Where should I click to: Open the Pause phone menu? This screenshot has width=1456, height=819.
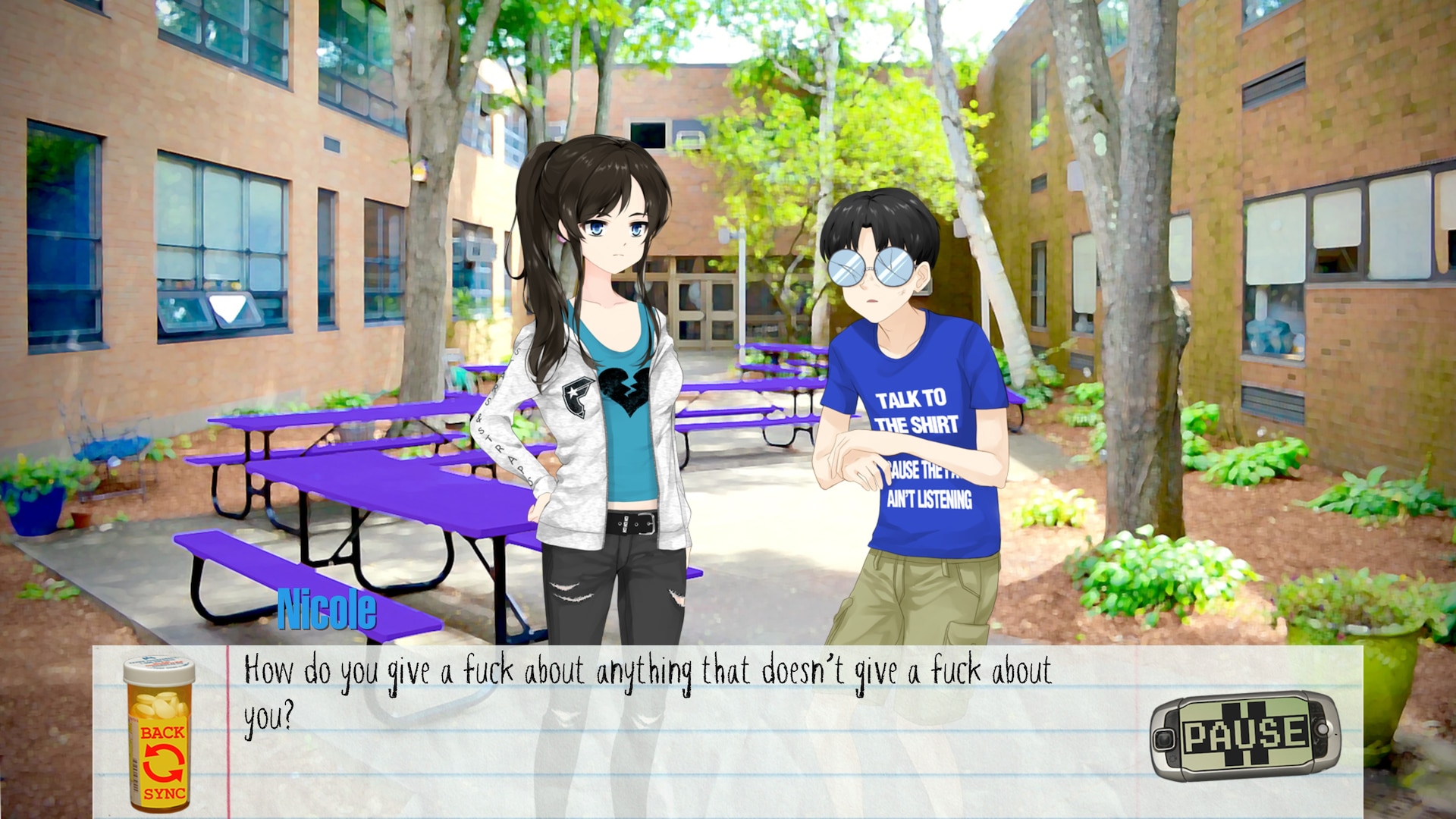tap(1245, 736)
